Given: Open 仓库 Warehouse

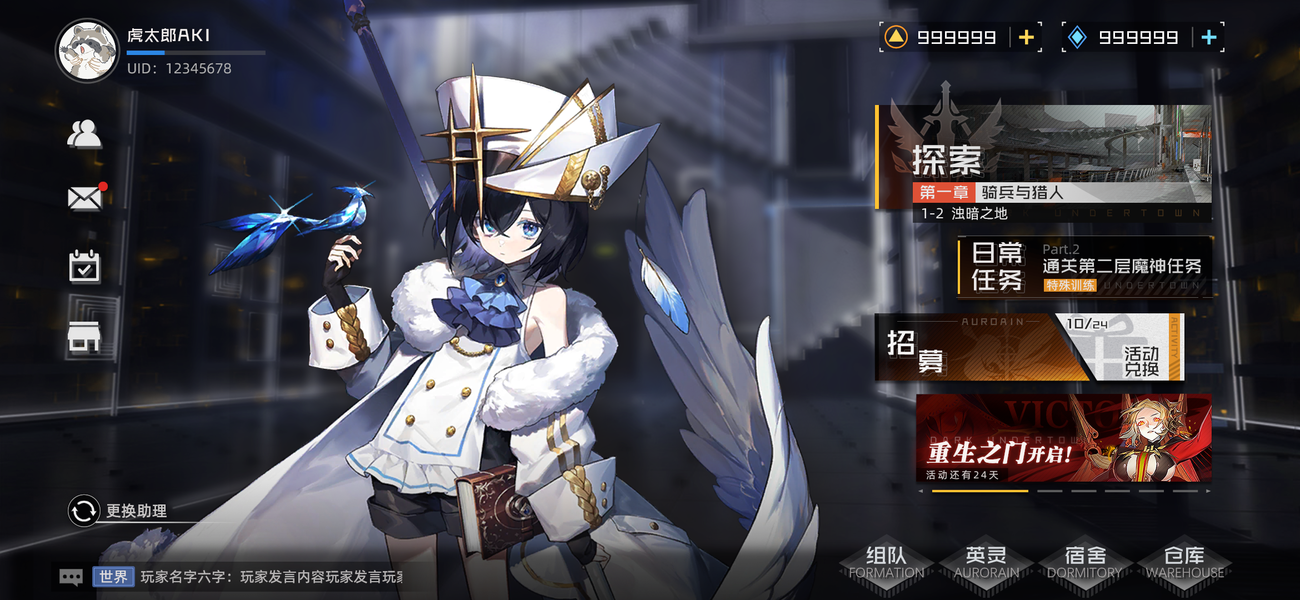Looking at the screenshot, I should point(1184,563).
